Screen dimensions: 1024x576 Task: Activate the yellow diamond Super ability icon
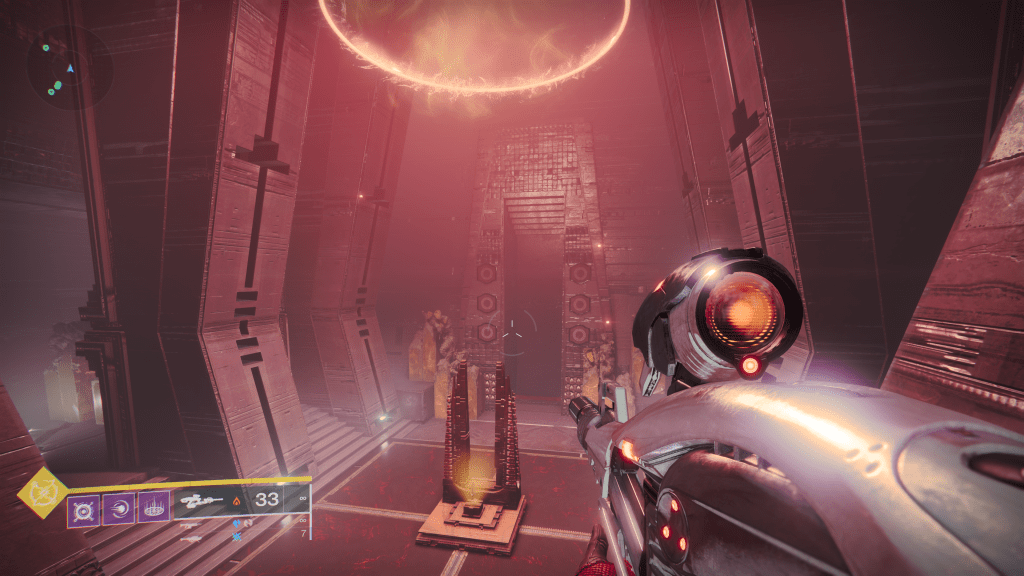(43, 493)
